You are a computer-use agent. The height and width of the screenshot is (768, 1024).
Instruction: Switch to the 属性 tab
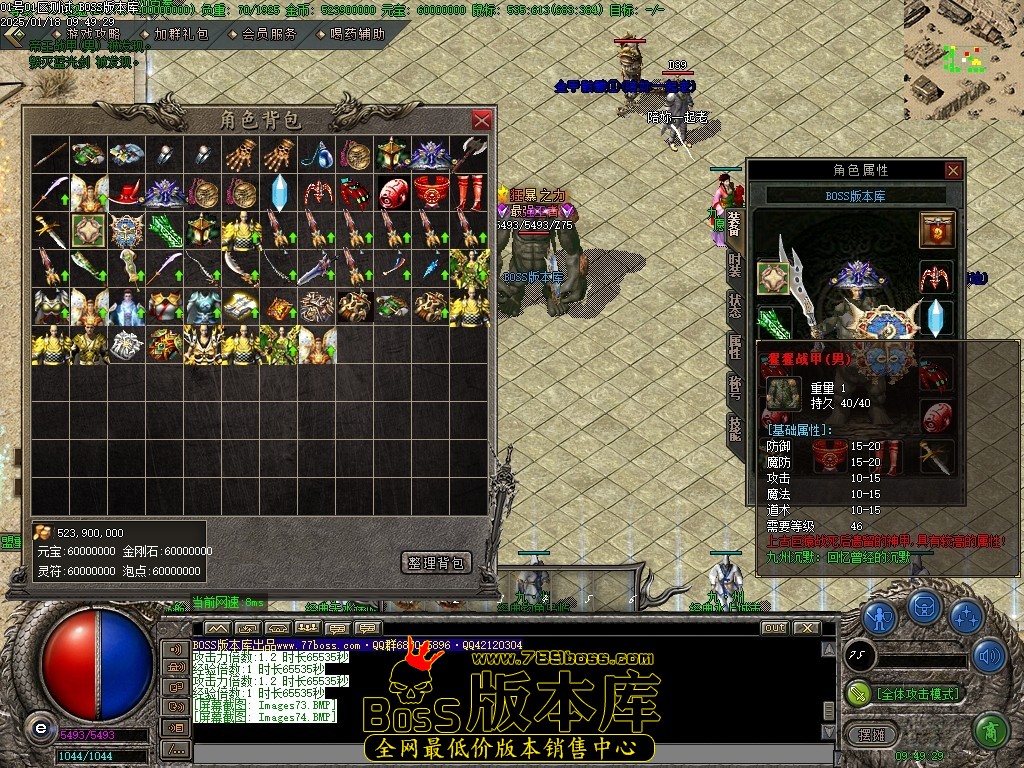[x=735, y=347]
